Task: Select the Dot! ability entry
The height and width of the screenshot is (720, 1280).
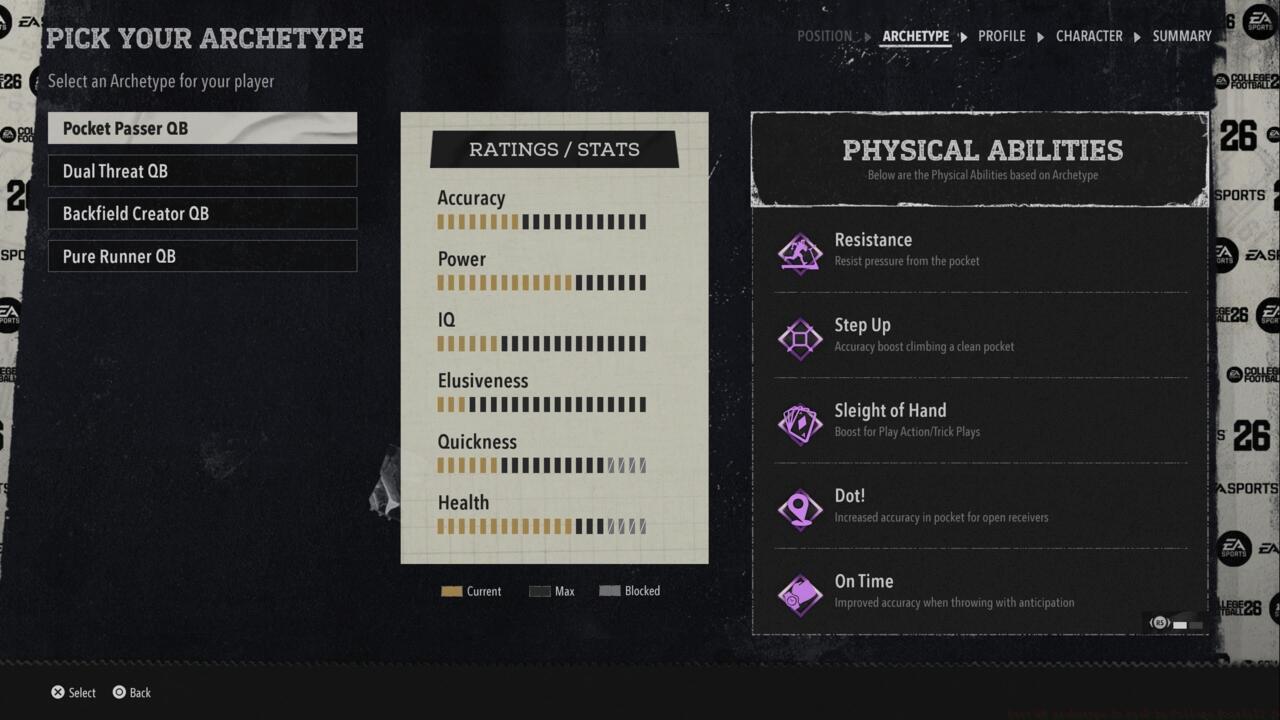Action: click(980, 506)
